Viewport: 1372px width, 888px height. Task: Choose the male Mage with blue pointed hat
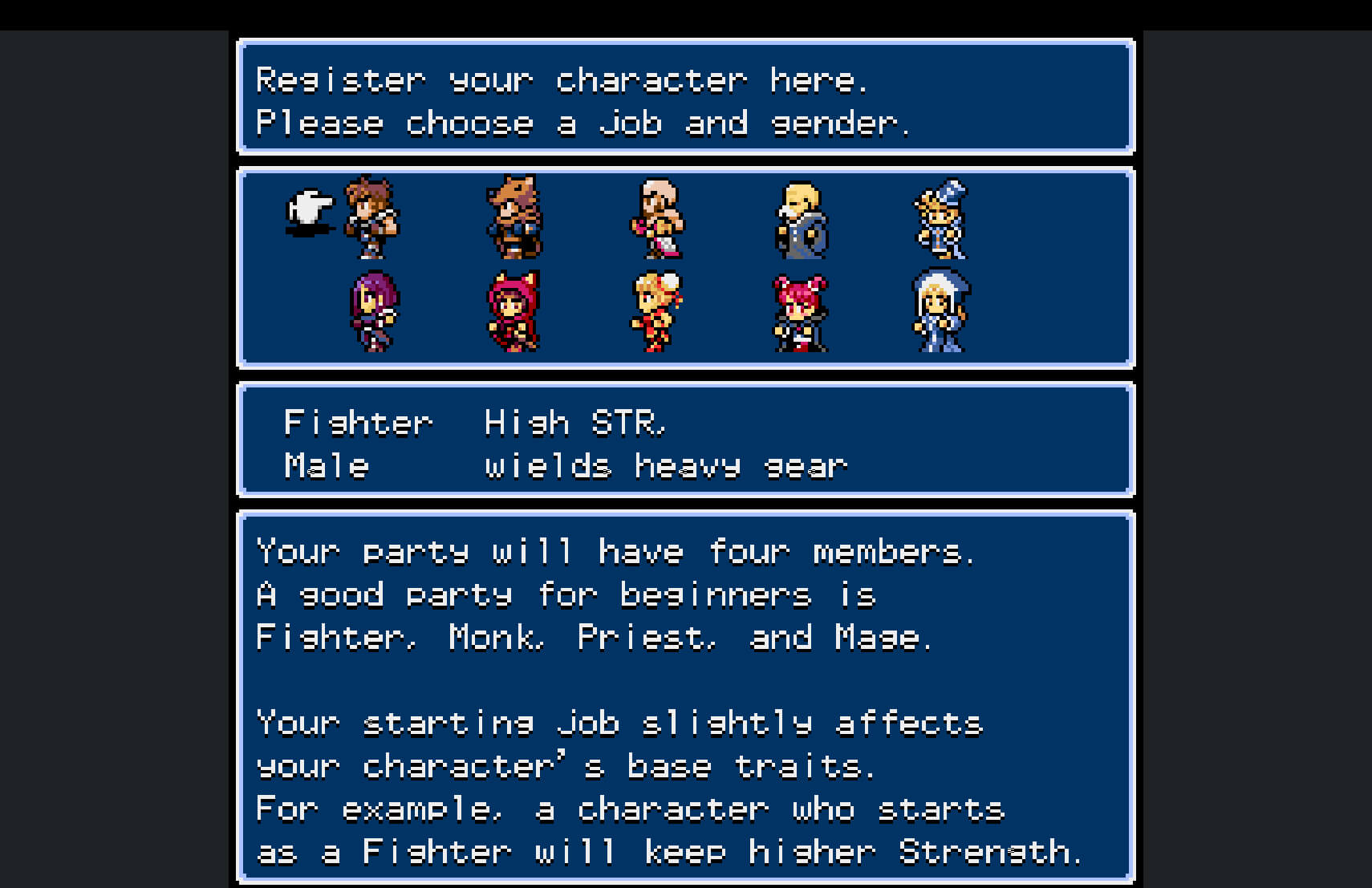pos(942,218)
